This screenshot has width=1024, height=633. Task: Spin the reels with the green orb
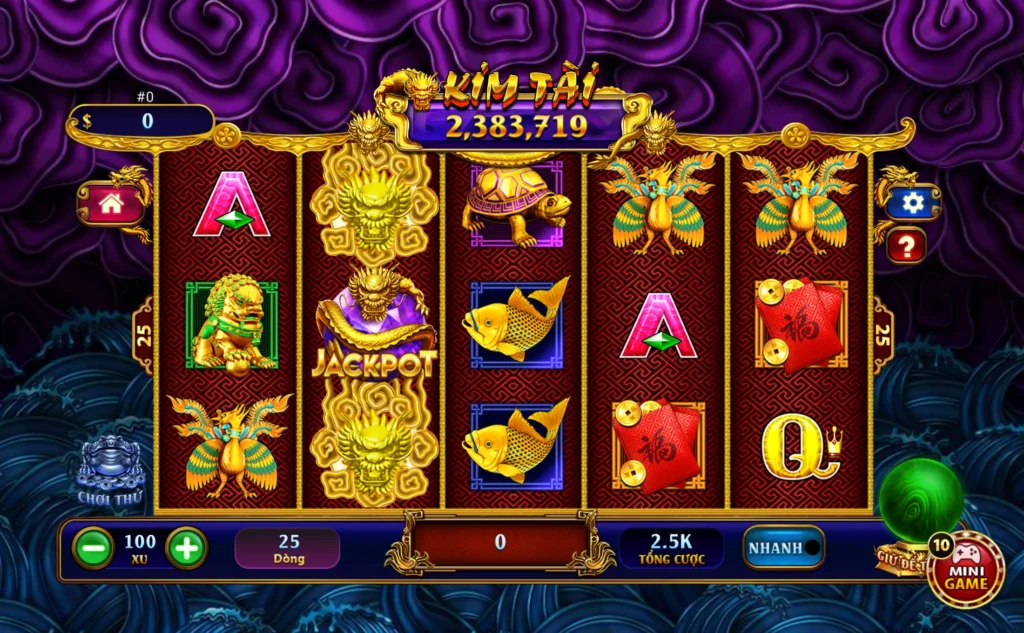point(920,500)
